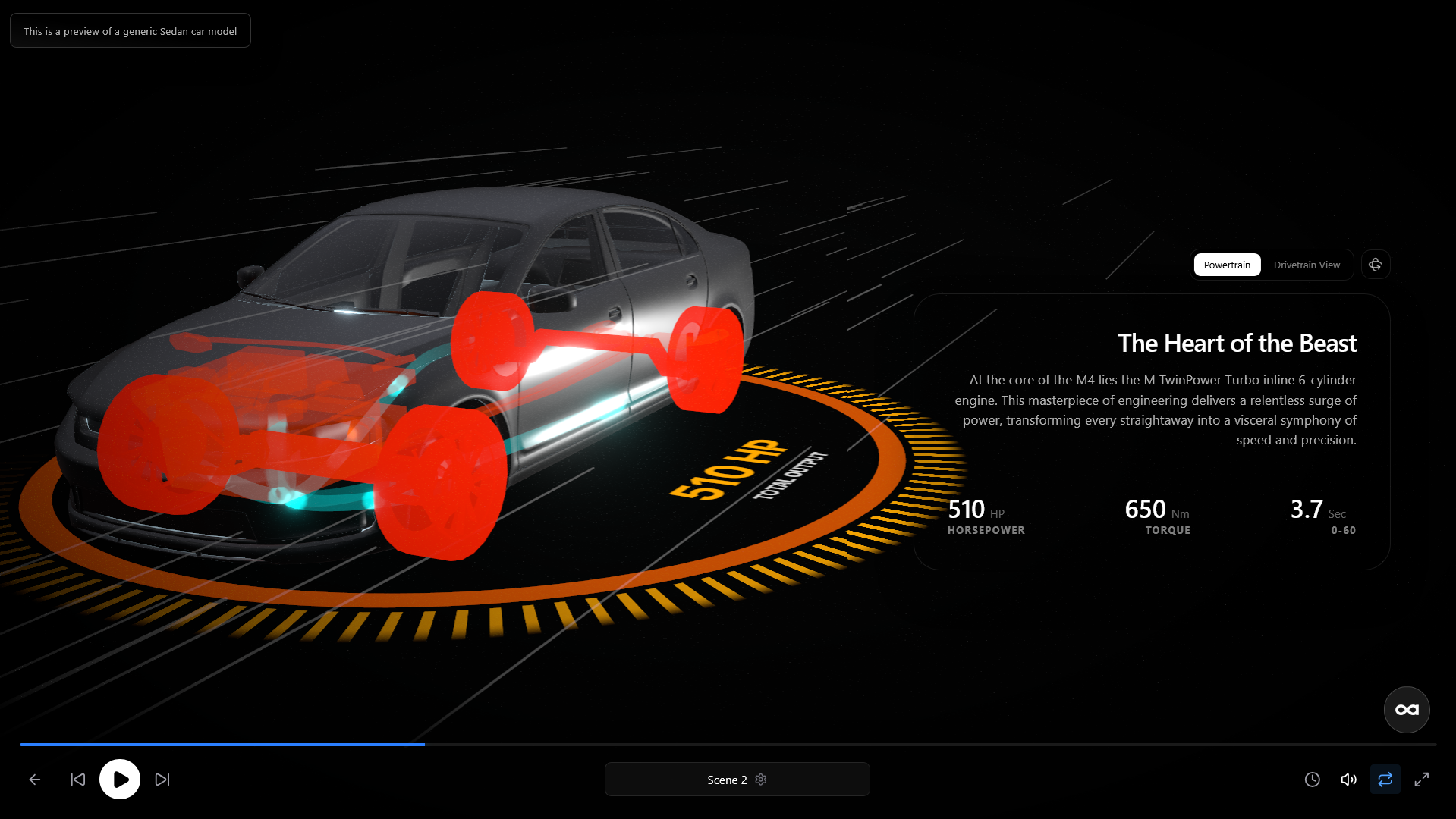Click the round infinity logo button
Image resolution: width=1456 pixels, height=819 pixels.
click(x=1407, y=710)
